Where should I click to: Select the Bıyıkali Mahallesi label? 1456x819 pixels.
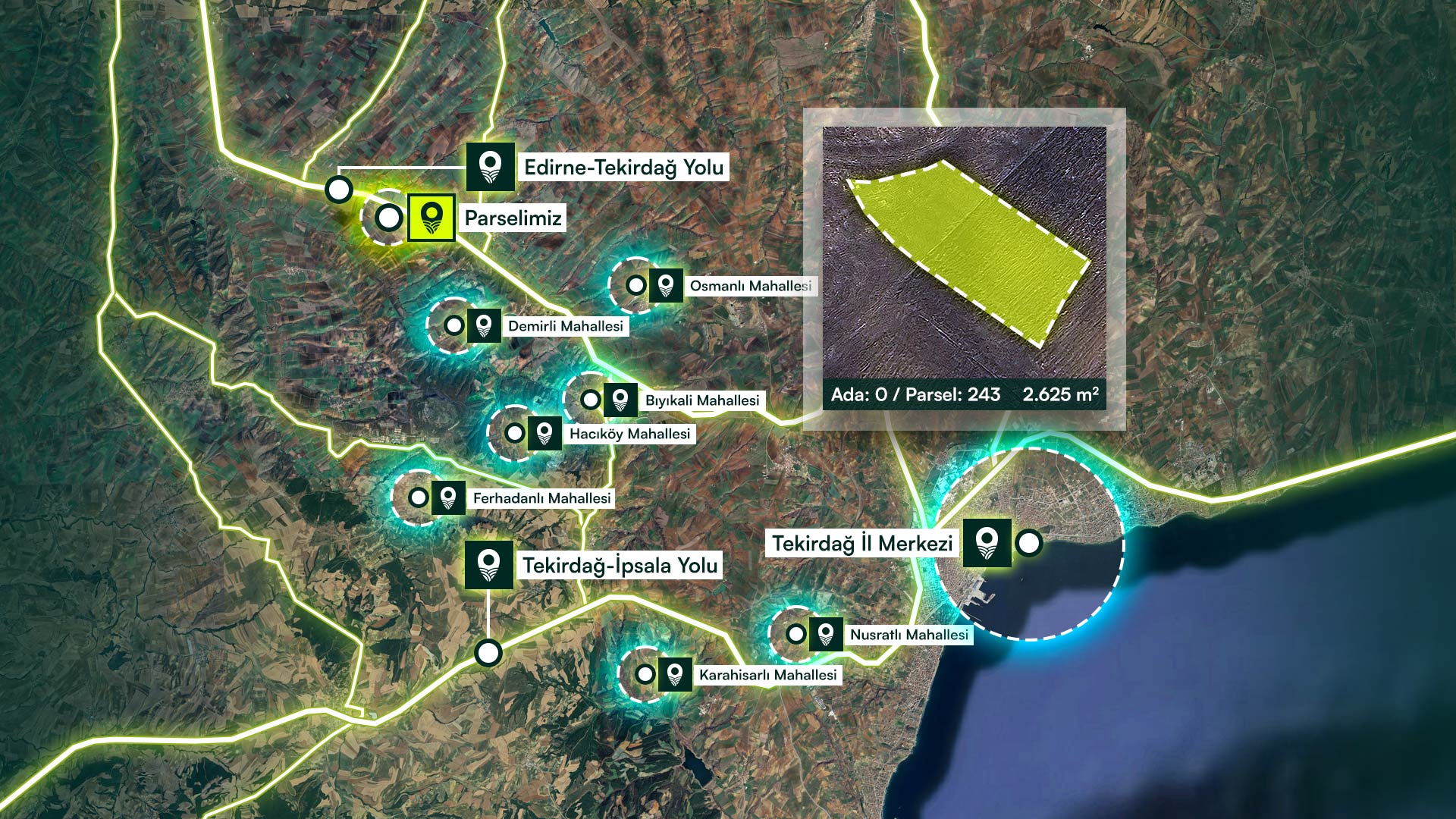[x=701, y=400]
